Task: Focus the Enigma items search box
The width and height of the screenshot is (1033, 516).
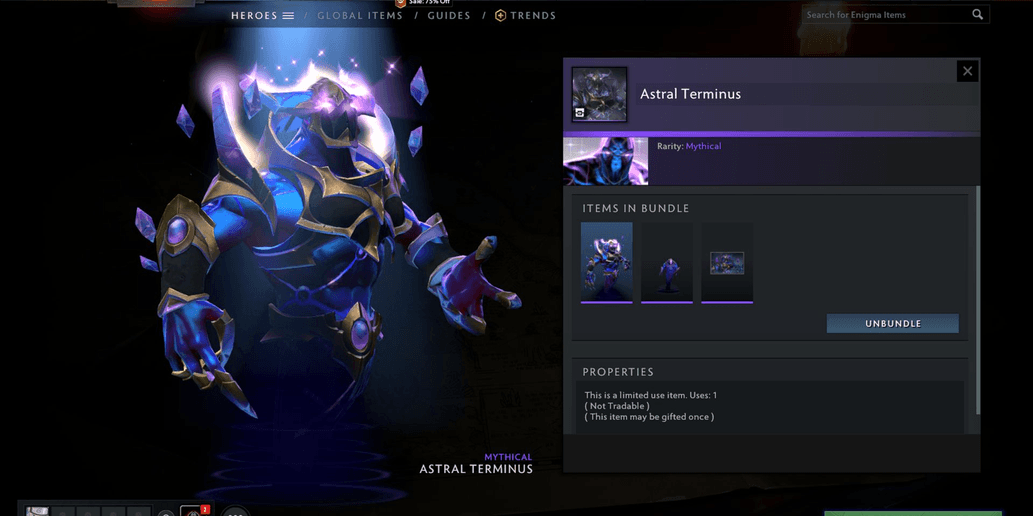Action: point(885,15)
